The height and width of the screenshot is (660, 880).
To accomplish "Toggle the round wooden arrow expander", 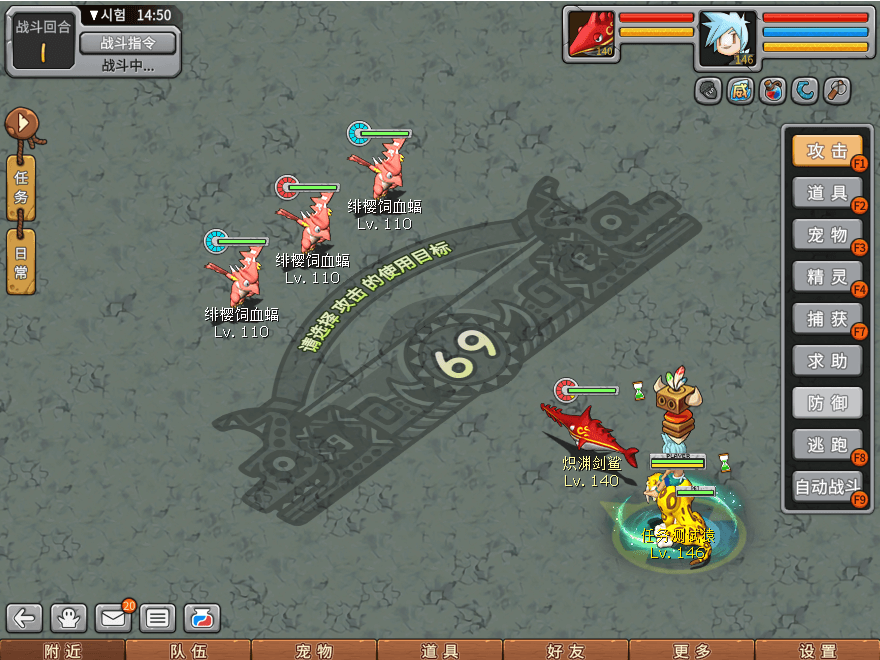I will pos(20,126).
